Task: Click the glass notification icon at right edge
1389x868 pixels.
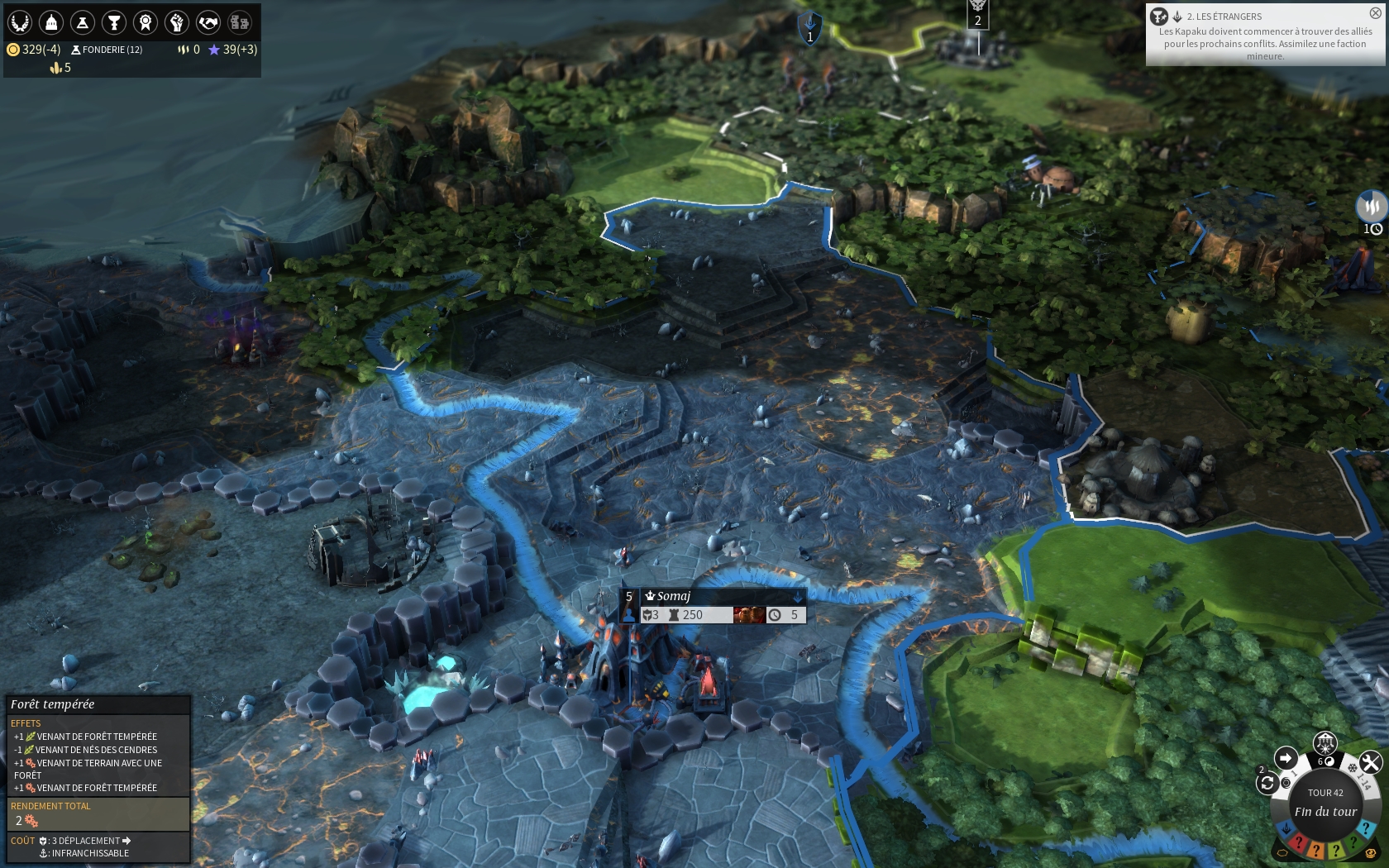Action: (1372, 206)
